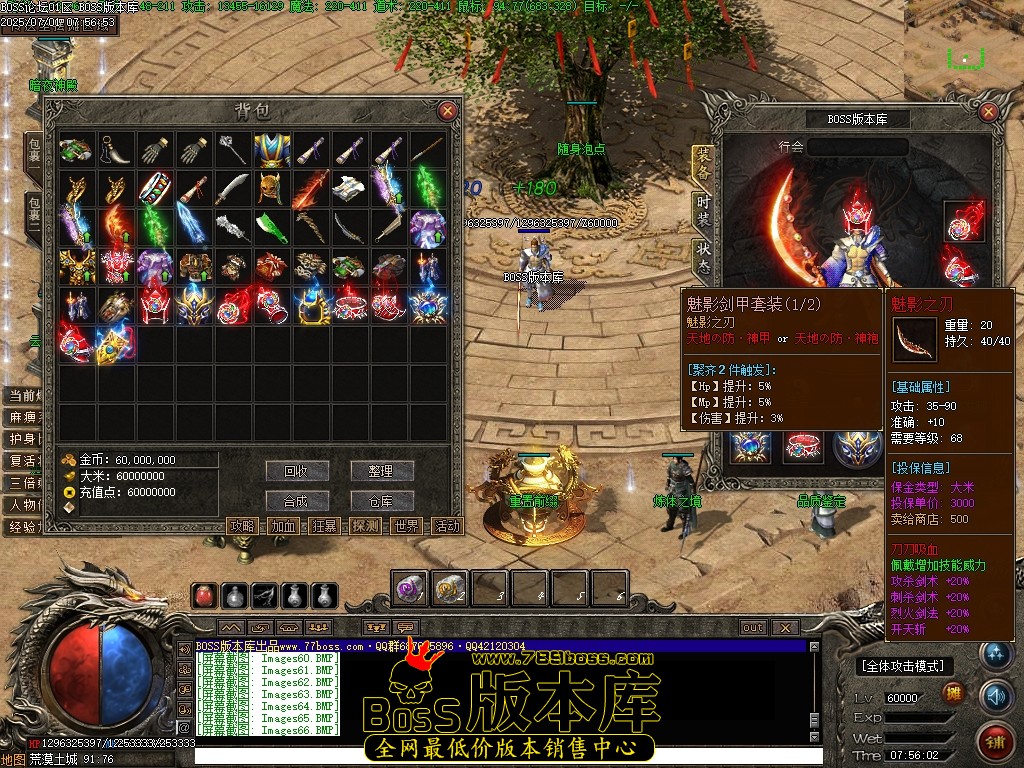Choose the curved tusk necklace item
Viewport: 1024px width, 768px height.
[x=115, y=151]
